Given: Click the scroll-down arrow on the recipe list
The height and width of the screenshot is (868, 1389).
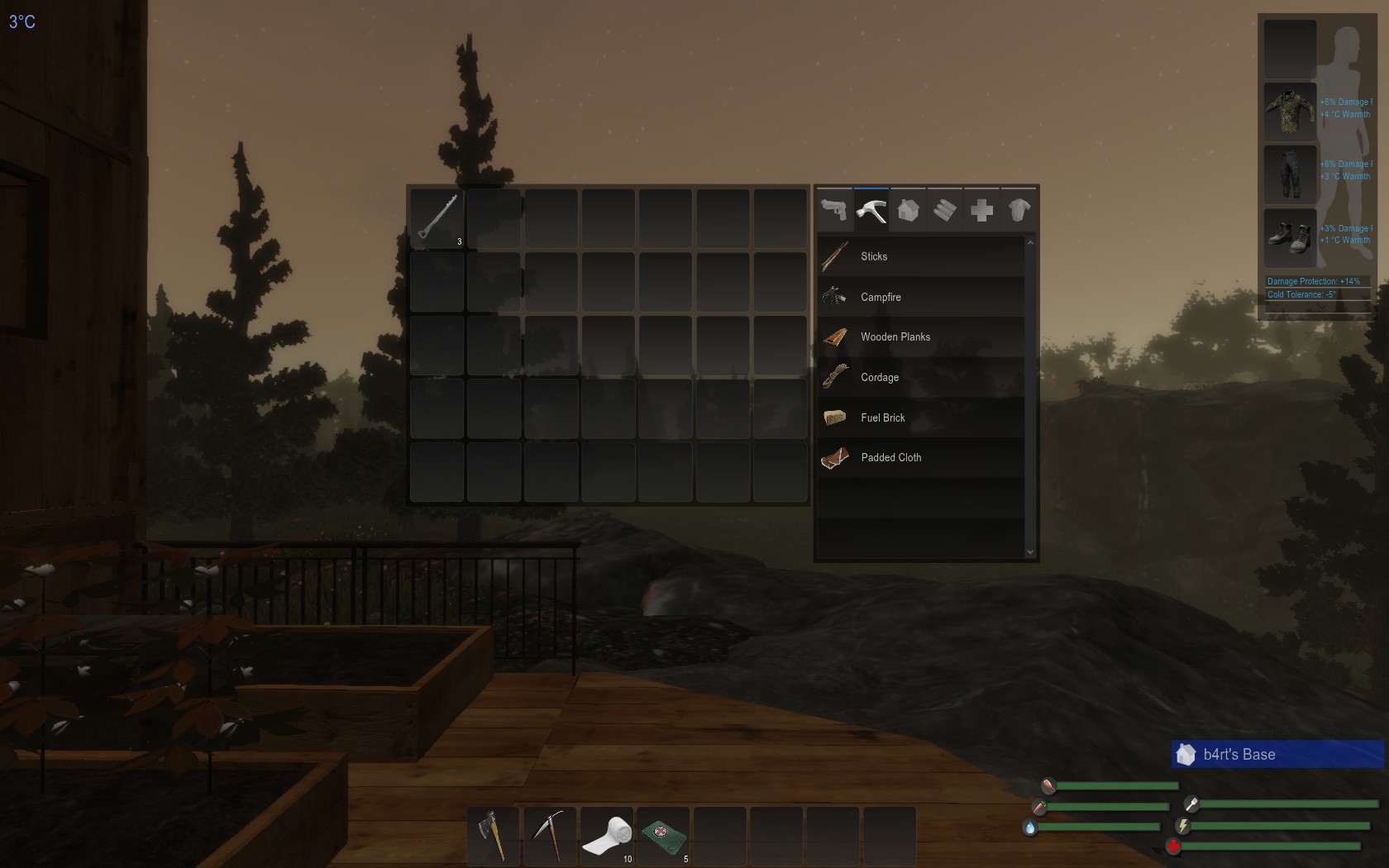Looking at the screenshot, I should pyautogui.click(x=1030, y=551).
